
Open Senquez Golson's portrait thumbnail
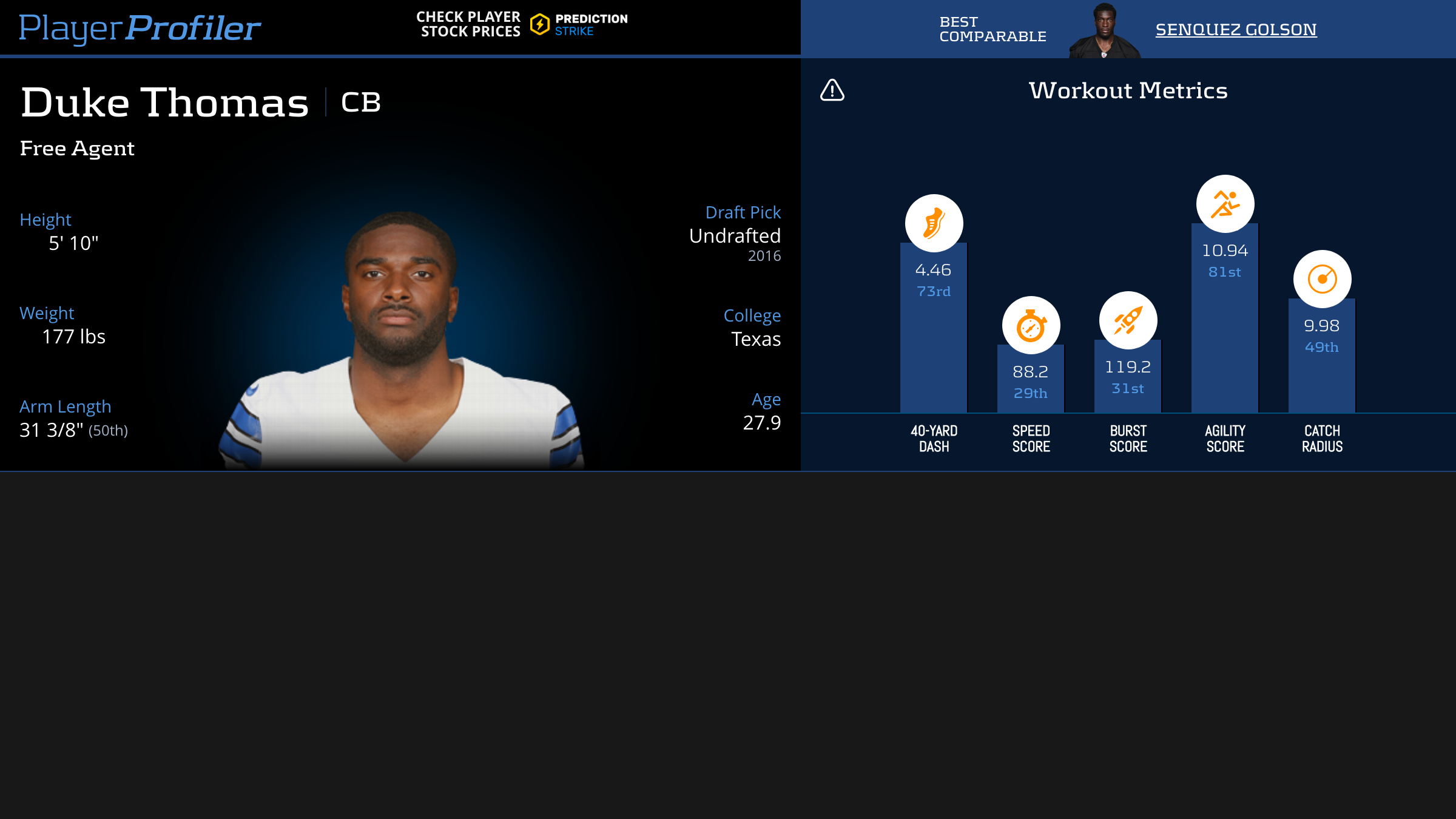[1104, 30]
